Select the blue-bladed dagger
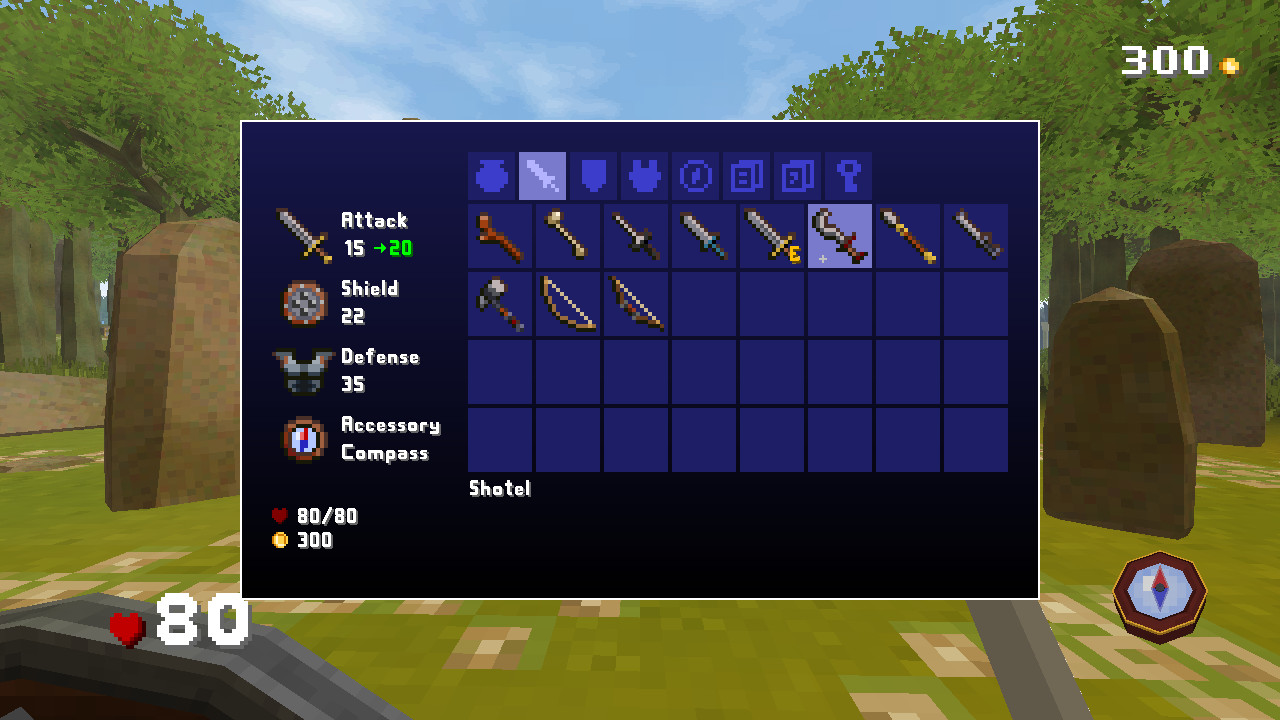 pos(704,235)
